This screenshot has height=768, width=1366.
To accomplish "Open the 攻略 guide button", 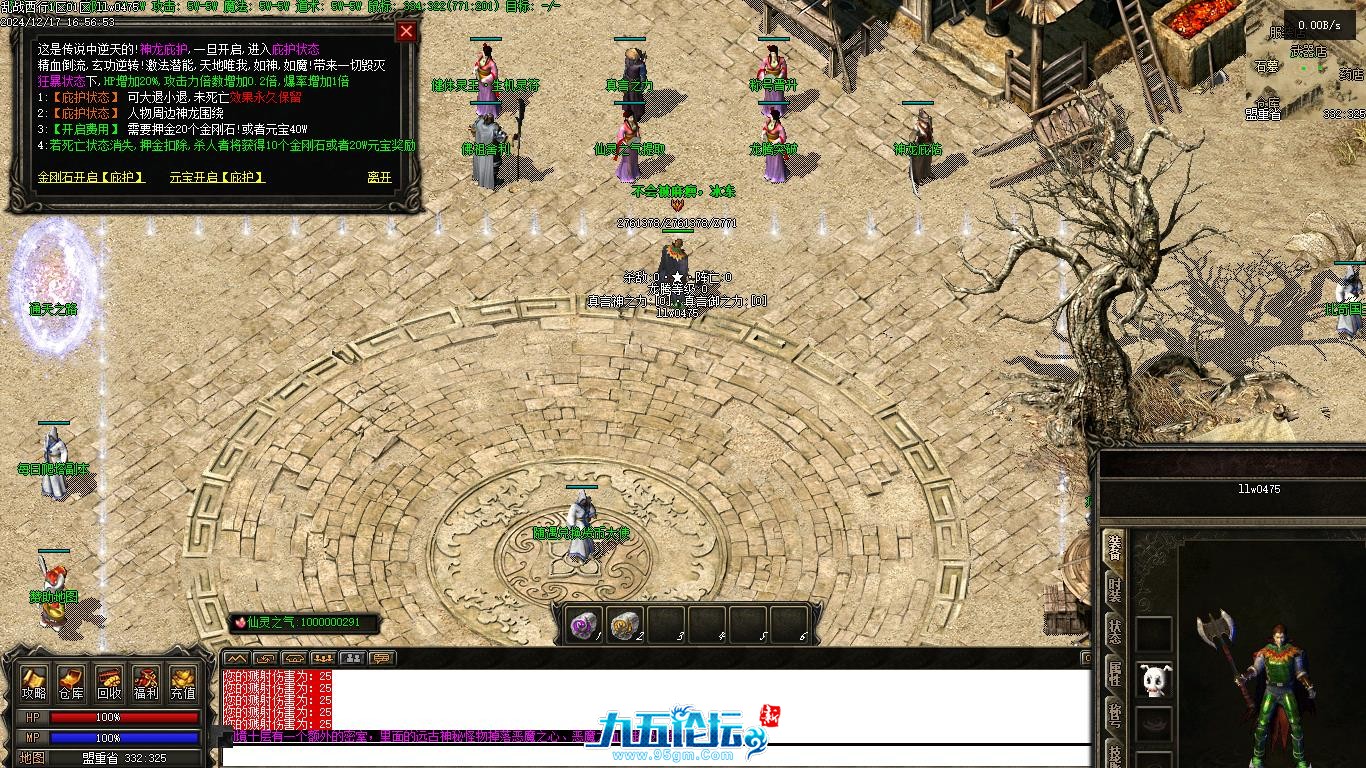I will [x=34, y=684].
